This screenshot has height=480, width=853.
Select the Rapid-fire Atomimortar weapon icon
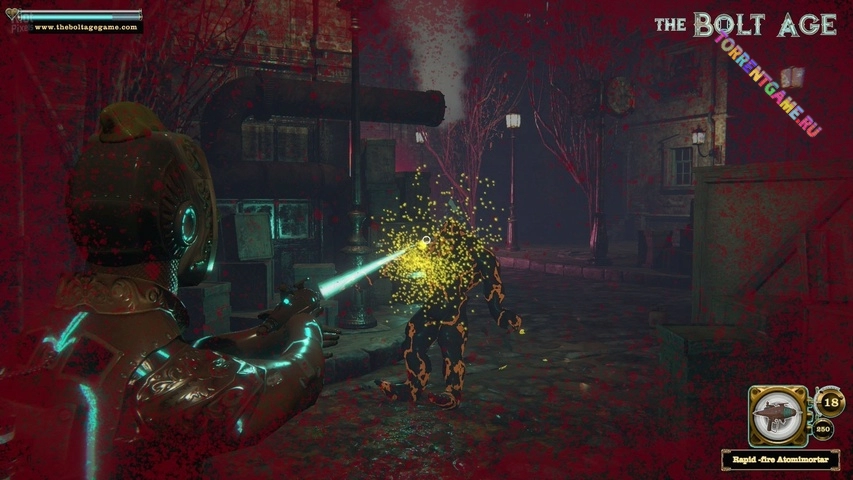[x=778, y=415]
